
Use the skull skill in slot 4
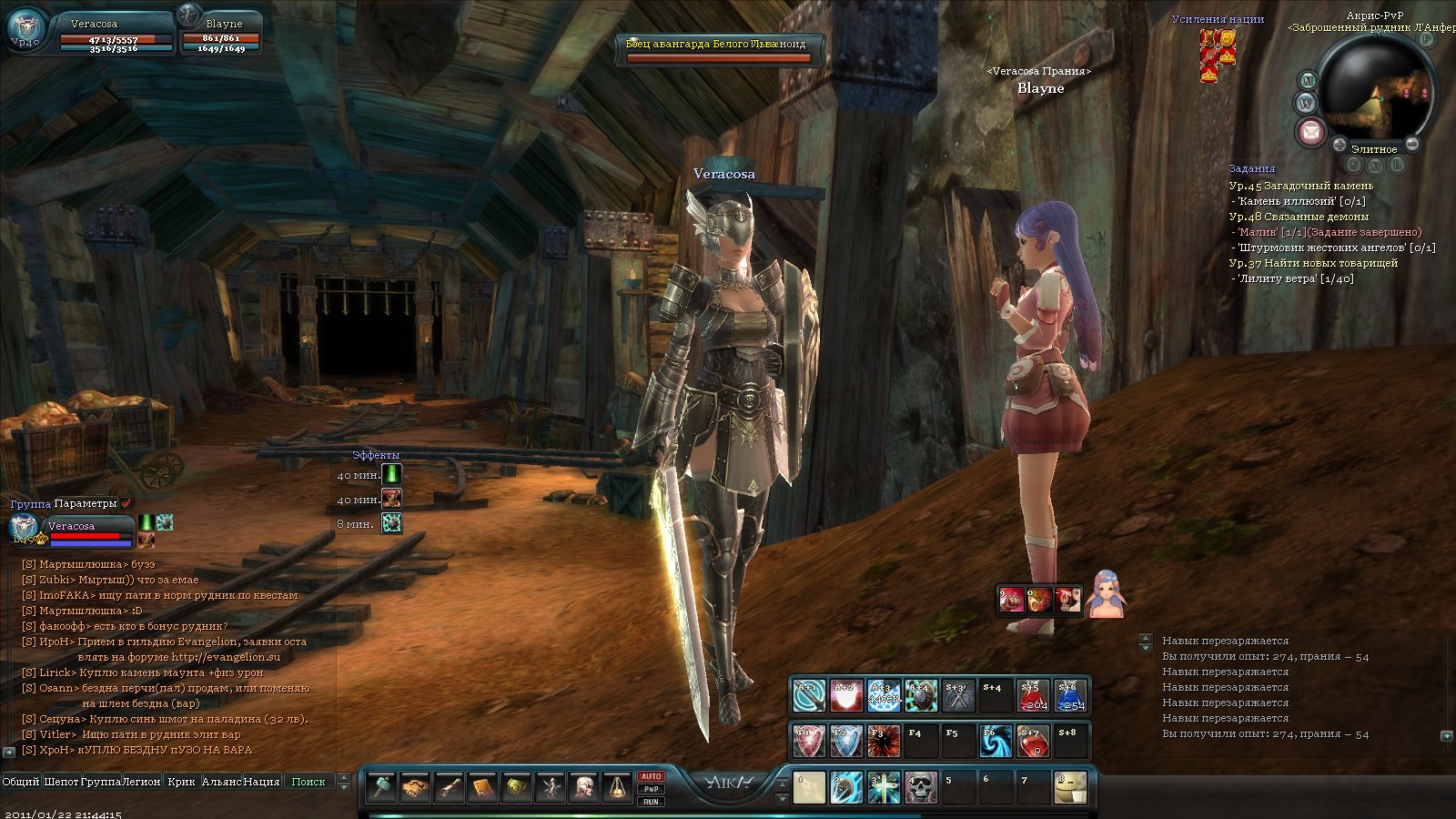[921, 788]
